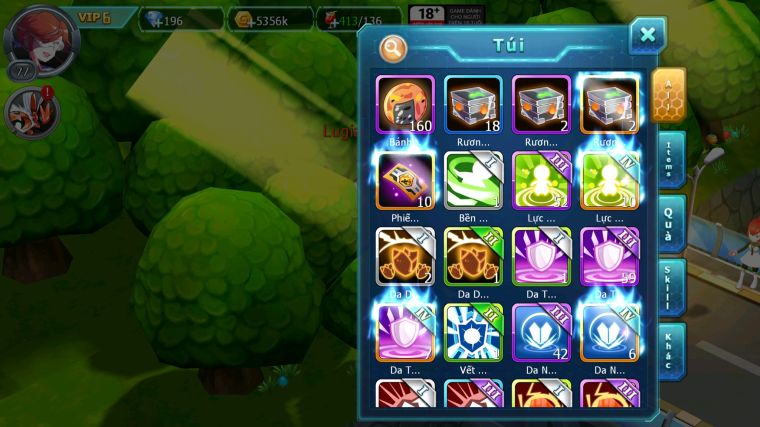760x427 pixels.
Task: Select the Da N... item with 42 count
Action: tap(541, 331)
